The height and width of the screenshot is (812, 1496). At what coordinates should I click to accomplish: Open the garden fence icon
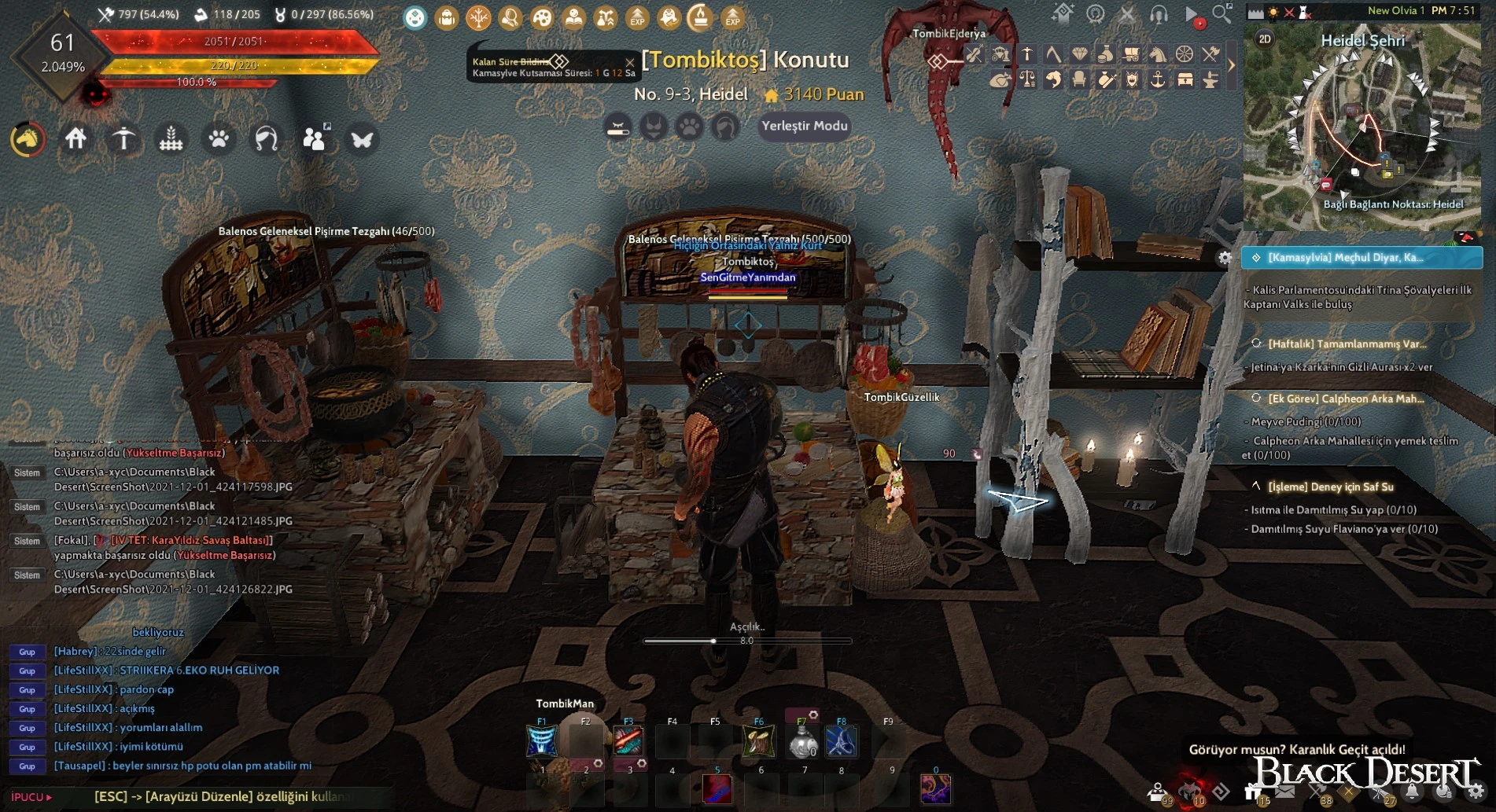tap(171, 139)
